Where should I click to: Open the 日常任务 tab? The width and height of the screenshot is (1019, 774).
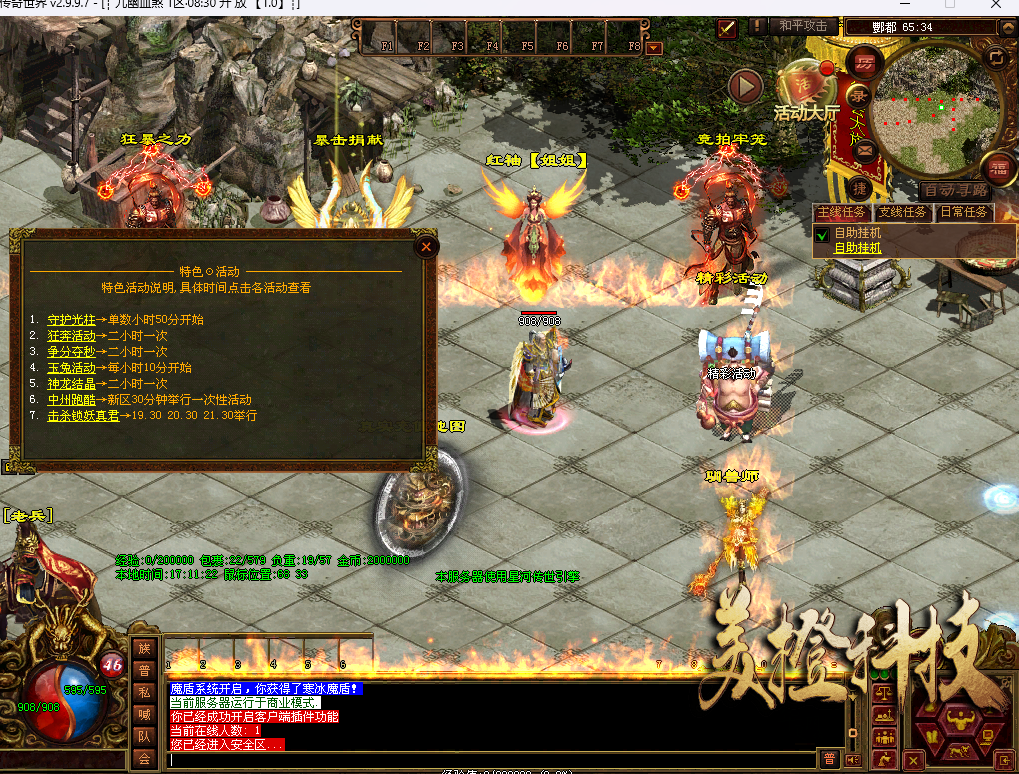pyautogui.click(x=963, y=212)
